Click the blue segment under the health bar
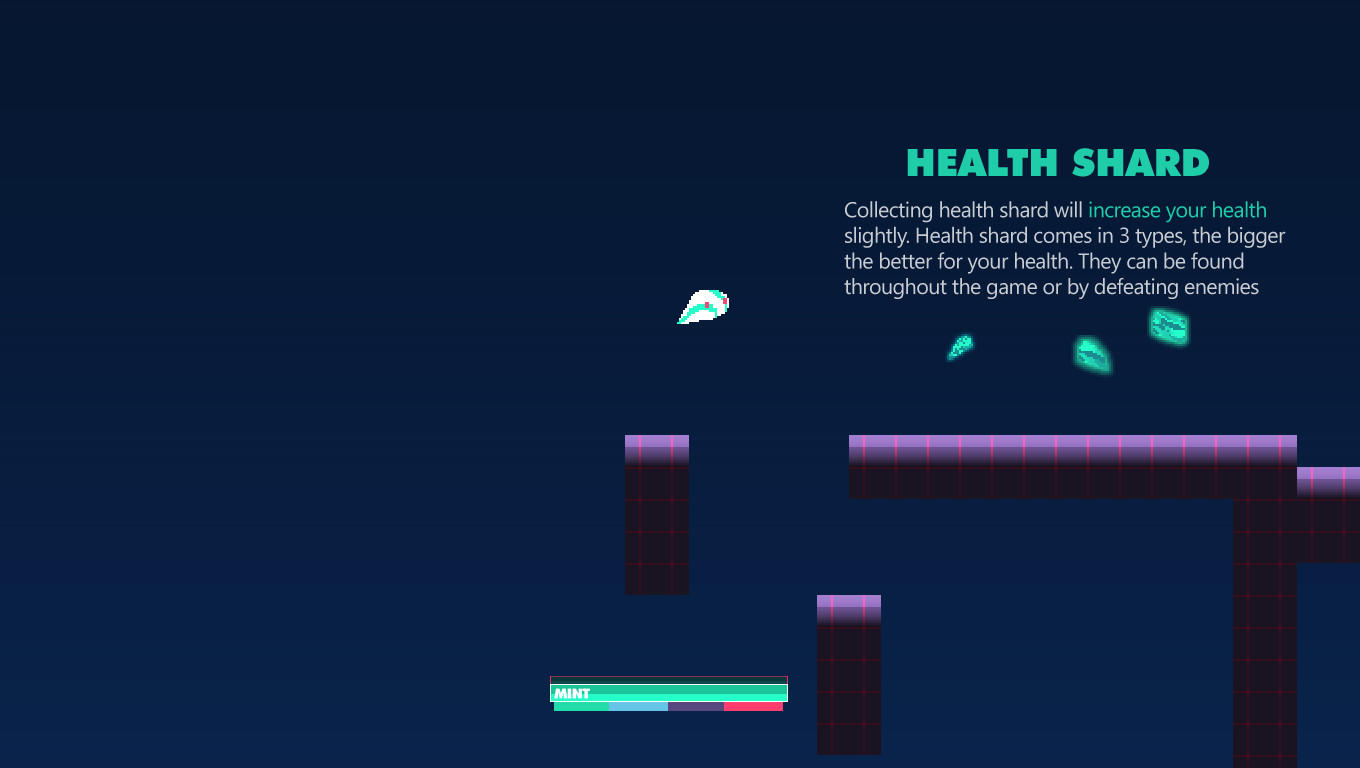Image resolution: width=1360 pixels, height=768 pixels. (638, 706)
